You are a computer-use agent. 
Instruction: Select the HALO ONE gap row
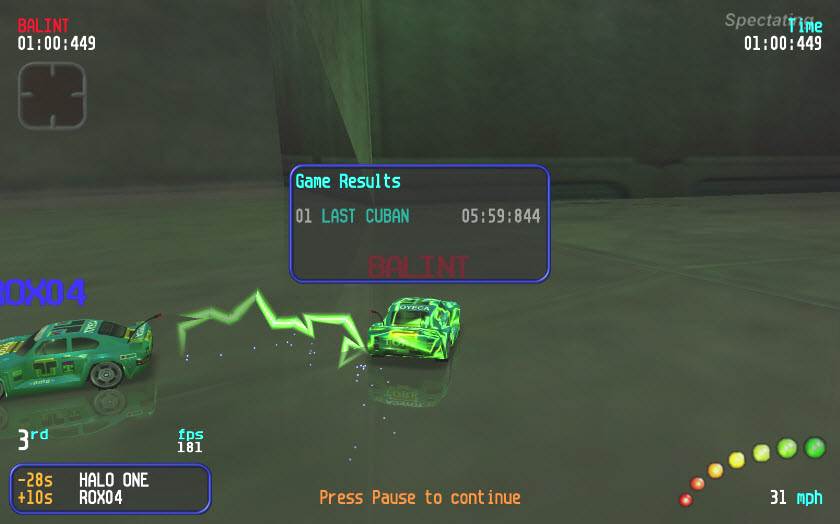(x=110, y=480)
